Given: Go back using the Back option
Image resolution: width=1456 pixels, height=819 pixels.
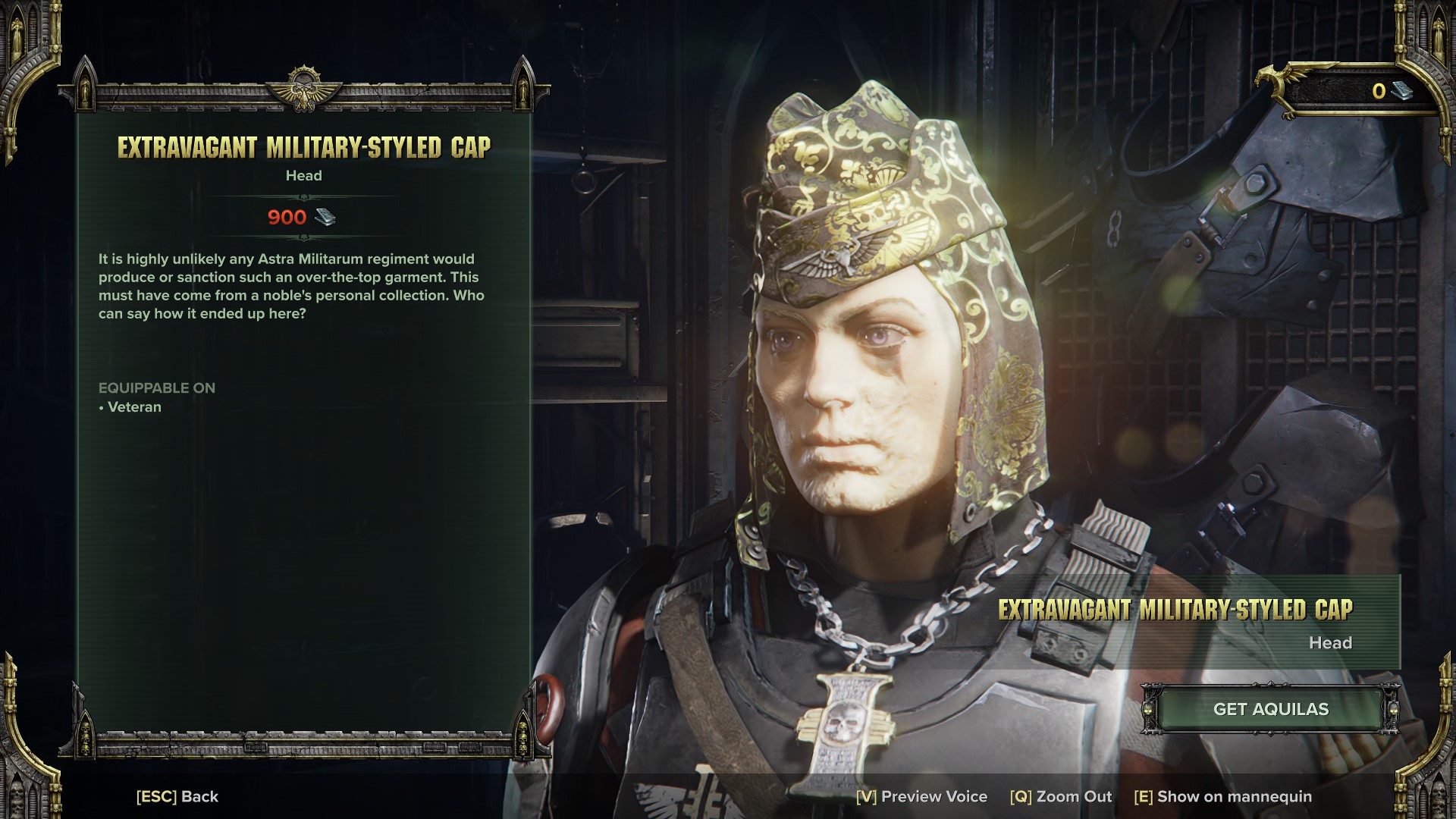Looking at the screenshot, I should (x=177, y=796).
